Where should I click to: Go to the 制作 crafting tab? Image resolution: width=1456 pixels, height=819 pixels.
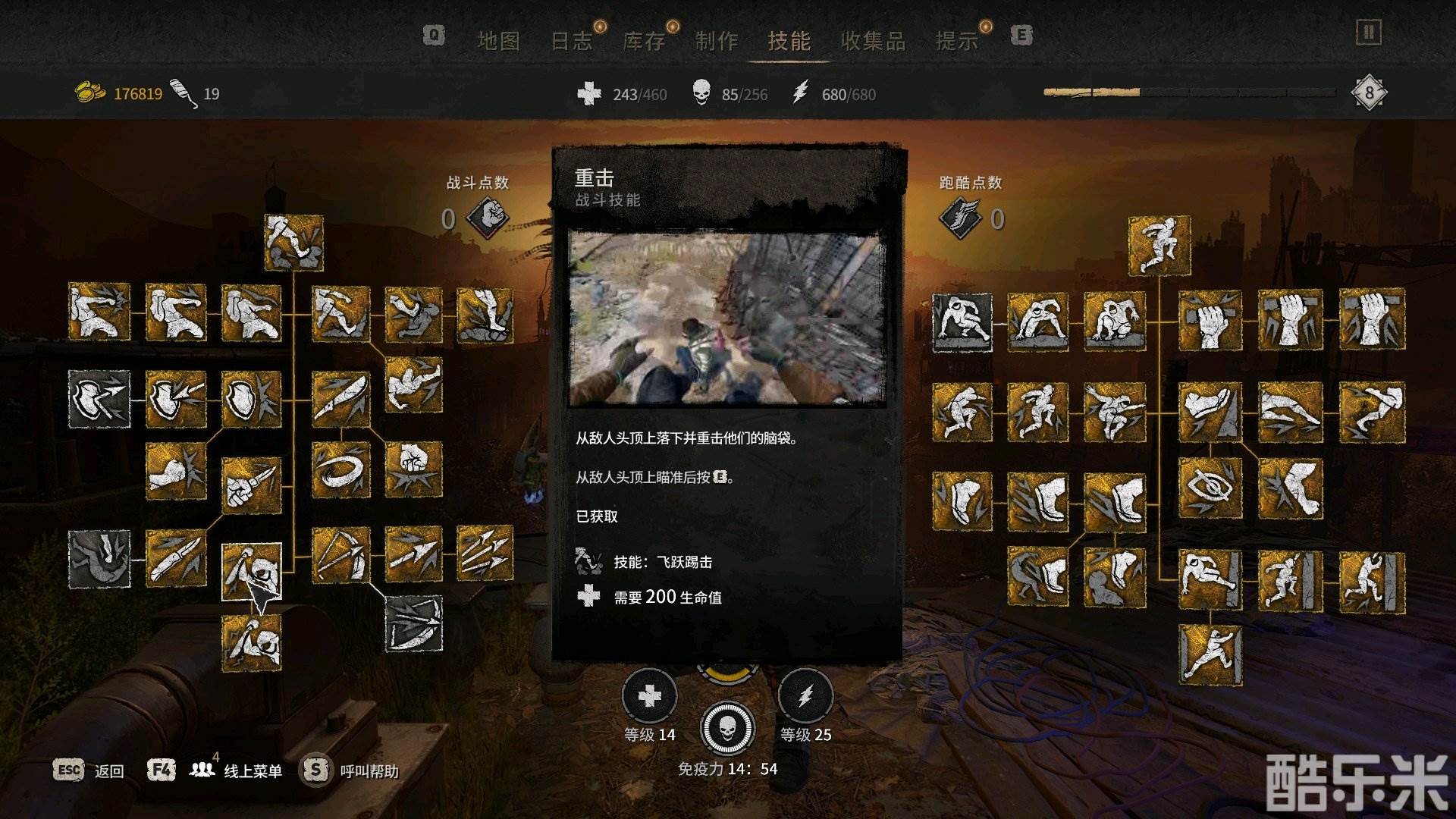click(717, 41)
